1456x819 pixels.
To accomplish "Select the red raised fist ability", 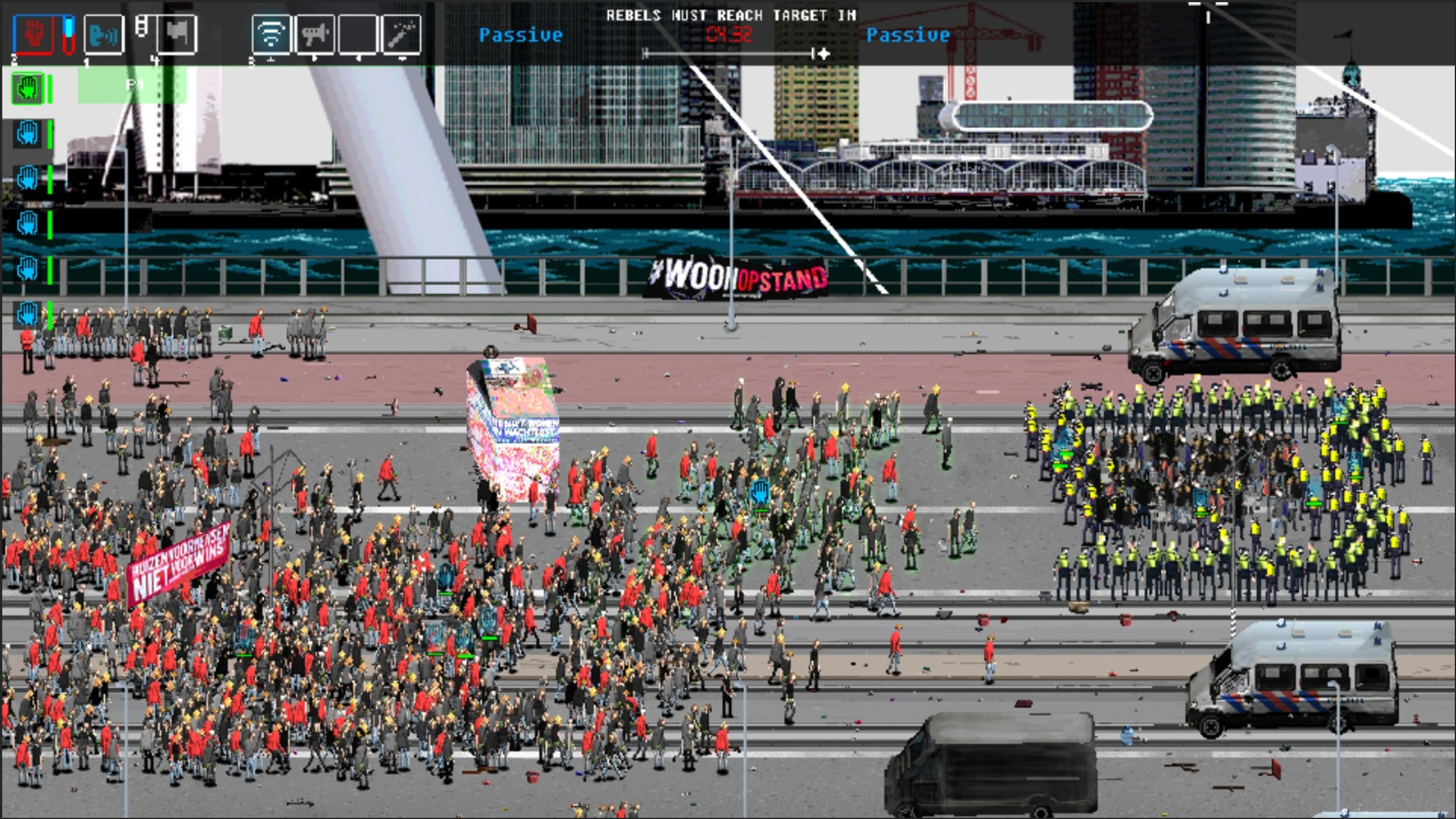I will tap(33, 34).
